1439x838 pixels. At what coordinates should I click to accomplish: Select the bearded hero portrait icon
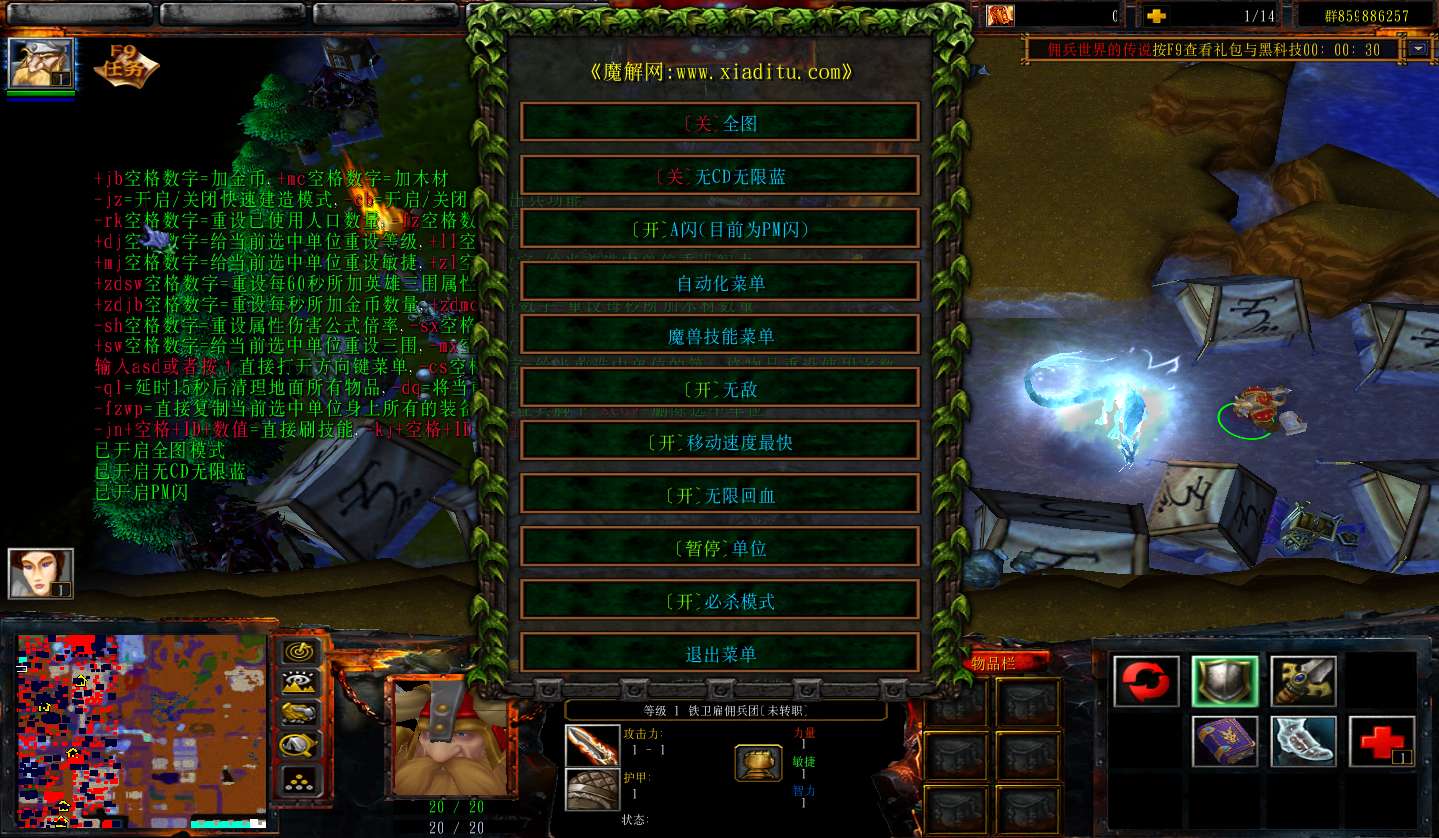[x=41, y=64]
